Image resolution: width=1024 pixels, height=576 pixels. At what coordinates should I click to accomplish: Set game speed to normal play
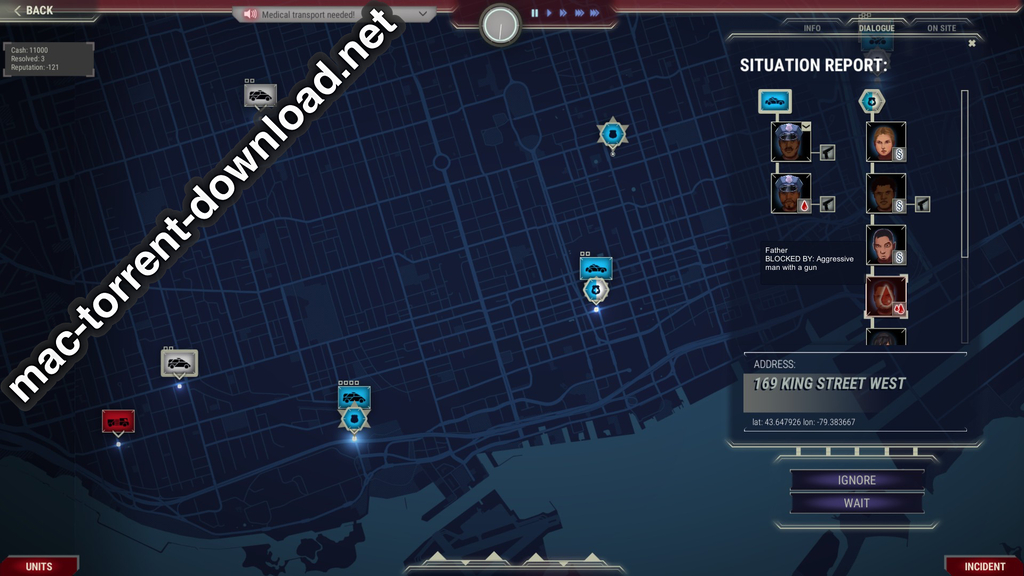coord(549,13)
